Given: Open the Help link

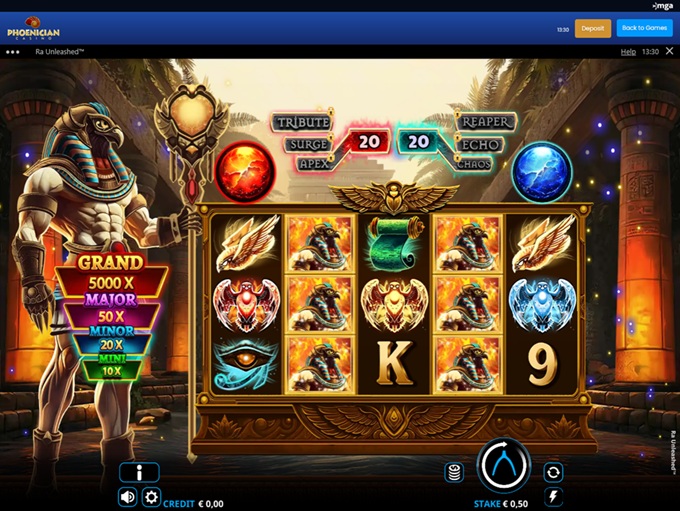Looking at the screenshot, I should [x=628, y=51].
